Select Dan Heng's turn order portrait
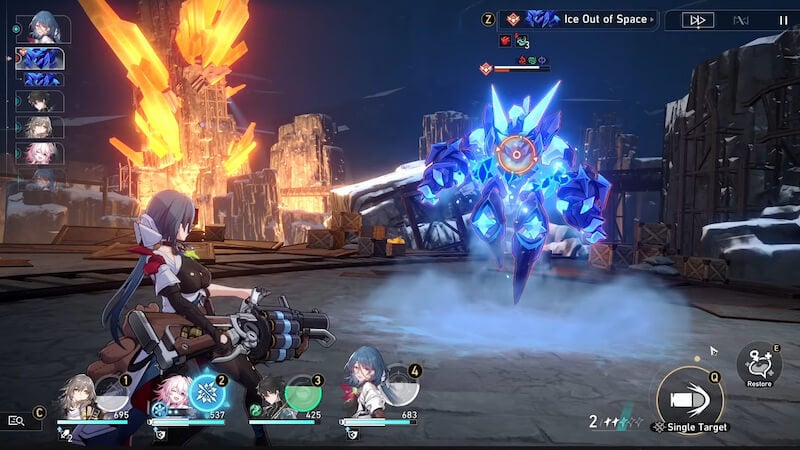800x450 pixels. [x=42, y=101]
